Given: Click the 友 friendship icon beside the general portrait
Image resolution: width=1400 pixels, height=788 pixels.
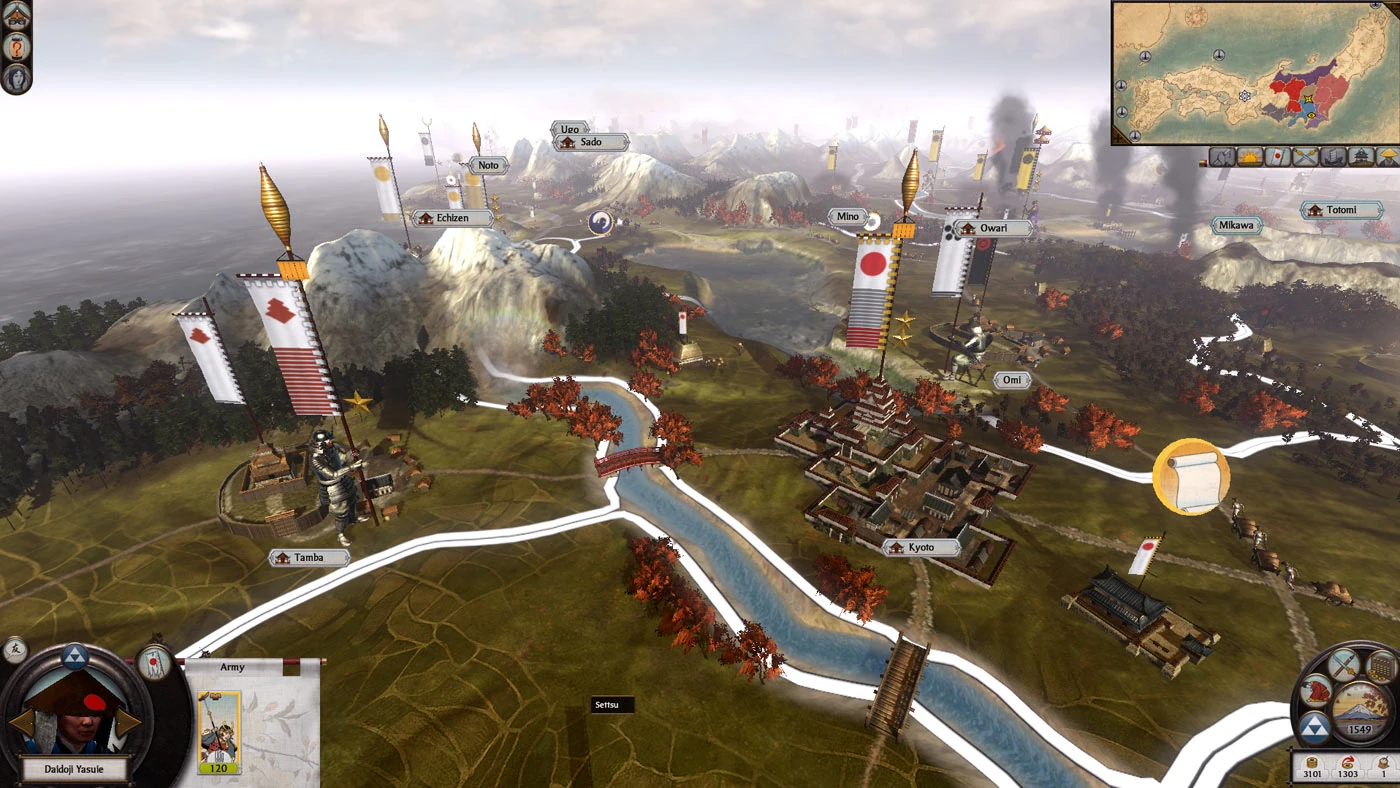Looking at the screenshot, I should pyautogui.click(x=15, y=650).
